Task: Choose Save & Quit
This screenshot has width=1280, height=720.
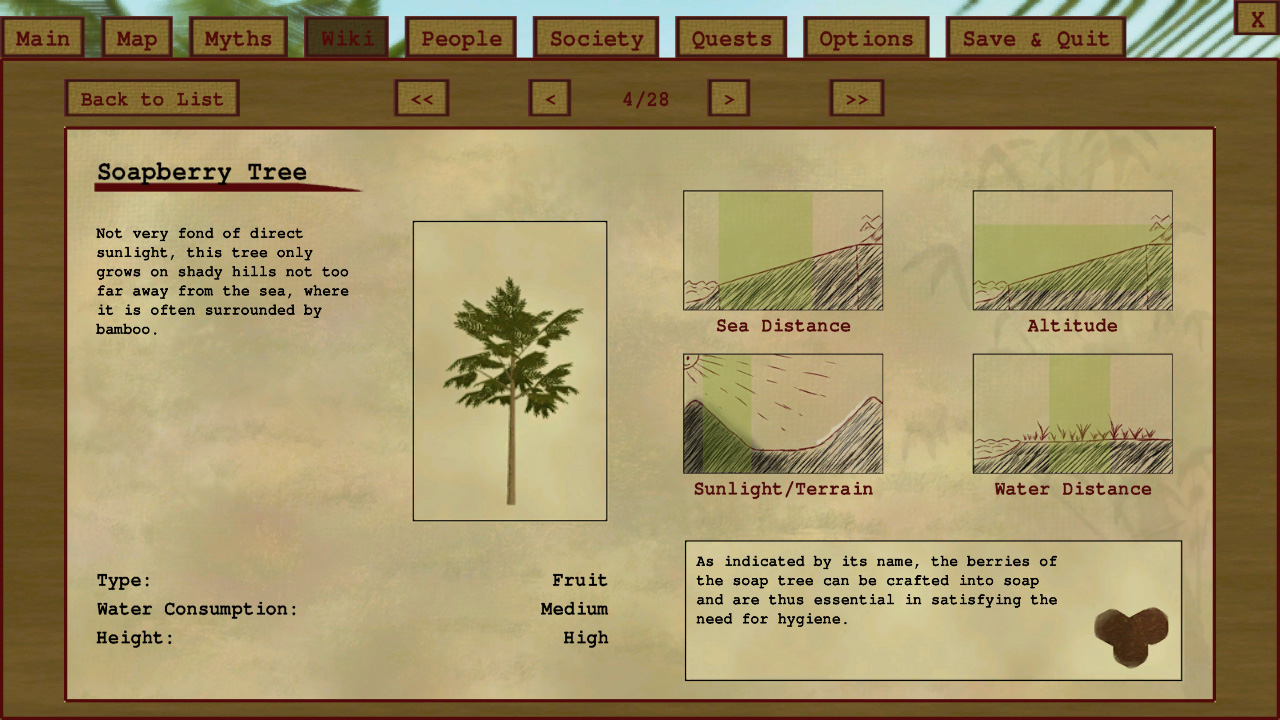Action: tap(1036, 39)
